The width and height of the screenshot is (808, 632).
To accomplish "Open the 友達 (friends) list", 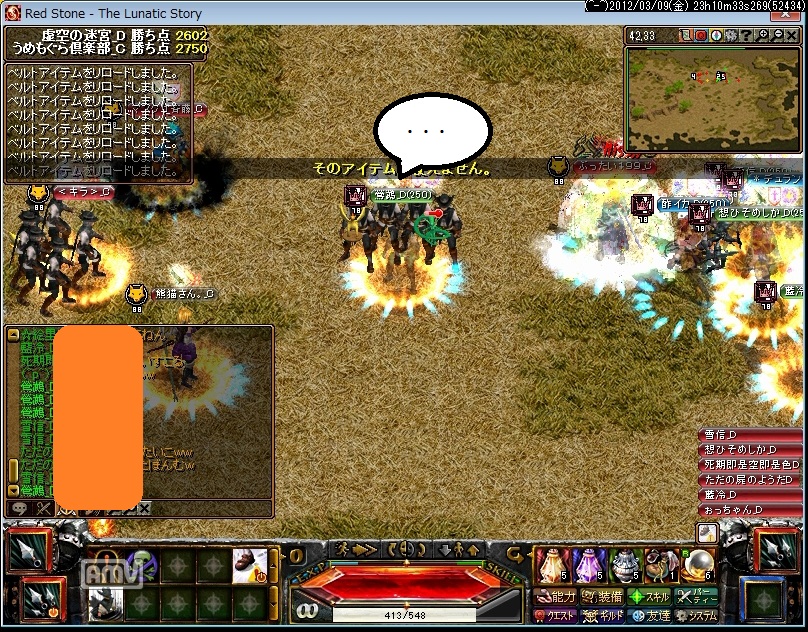I will 649,616.
